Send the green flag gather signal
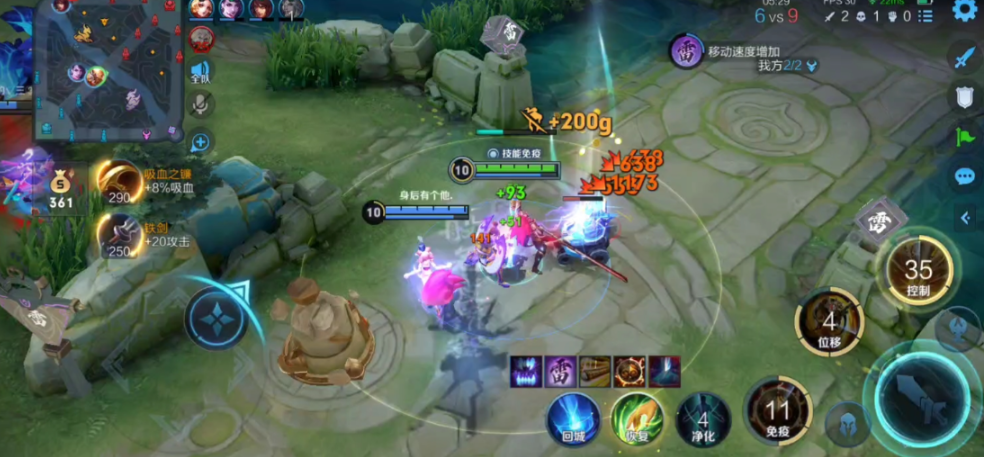Screen dimensions: 984x457 tap(964, 136)
